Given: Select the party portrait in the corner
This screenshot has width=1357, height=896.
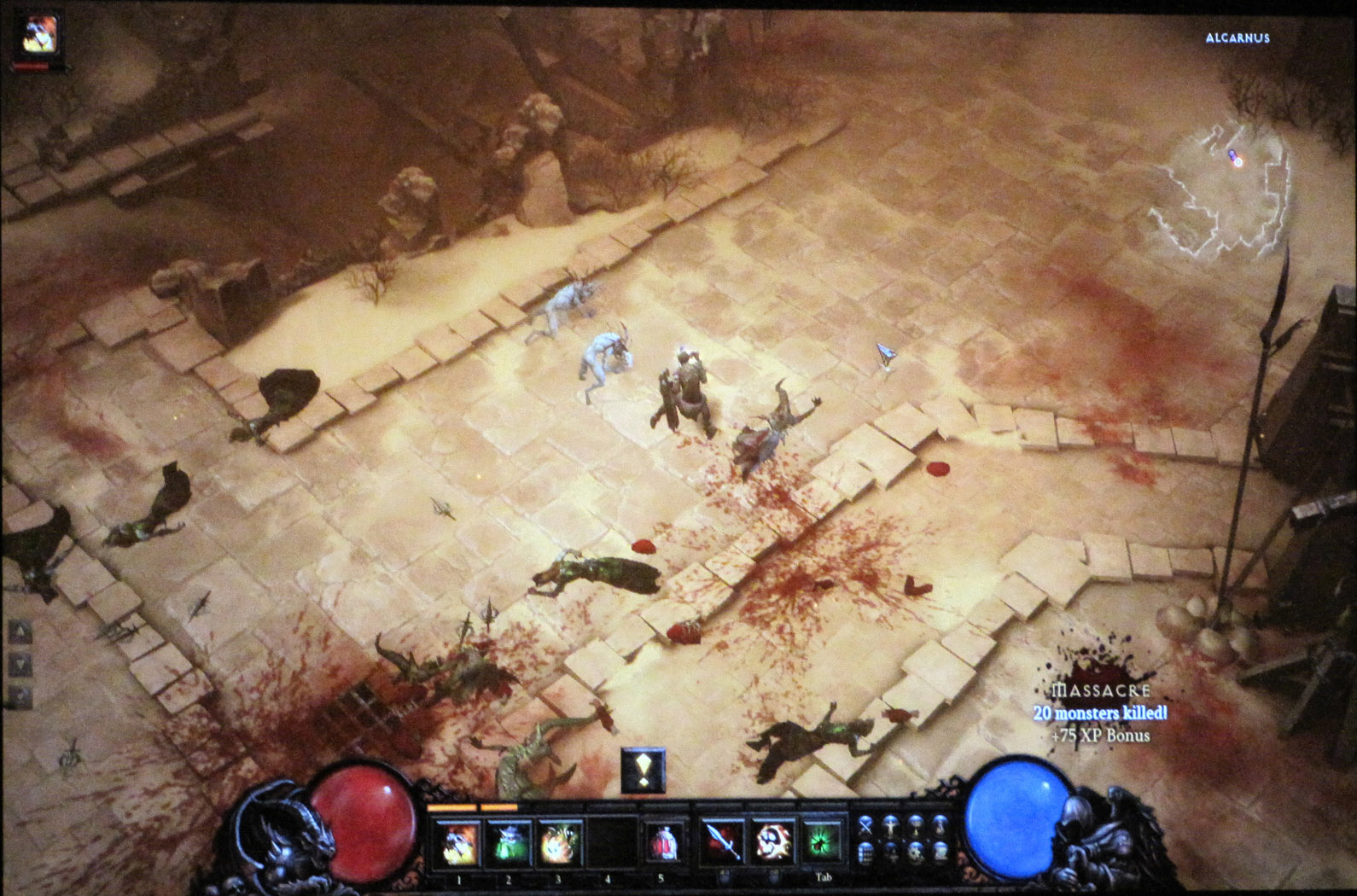Looking at the screenshot, I should [39, 35].
